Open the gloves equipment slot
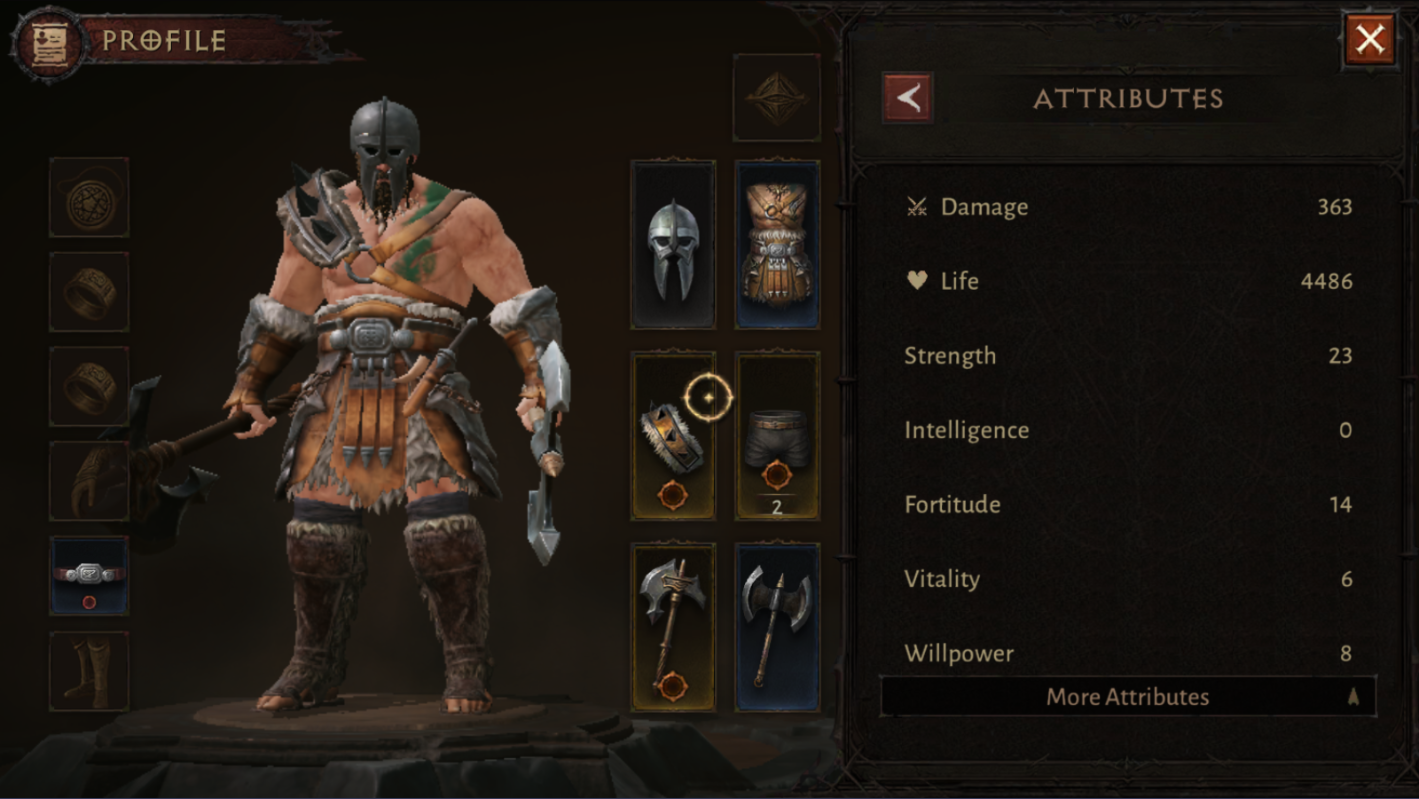This screenshot has width=1419, height=799. (88, 480)
